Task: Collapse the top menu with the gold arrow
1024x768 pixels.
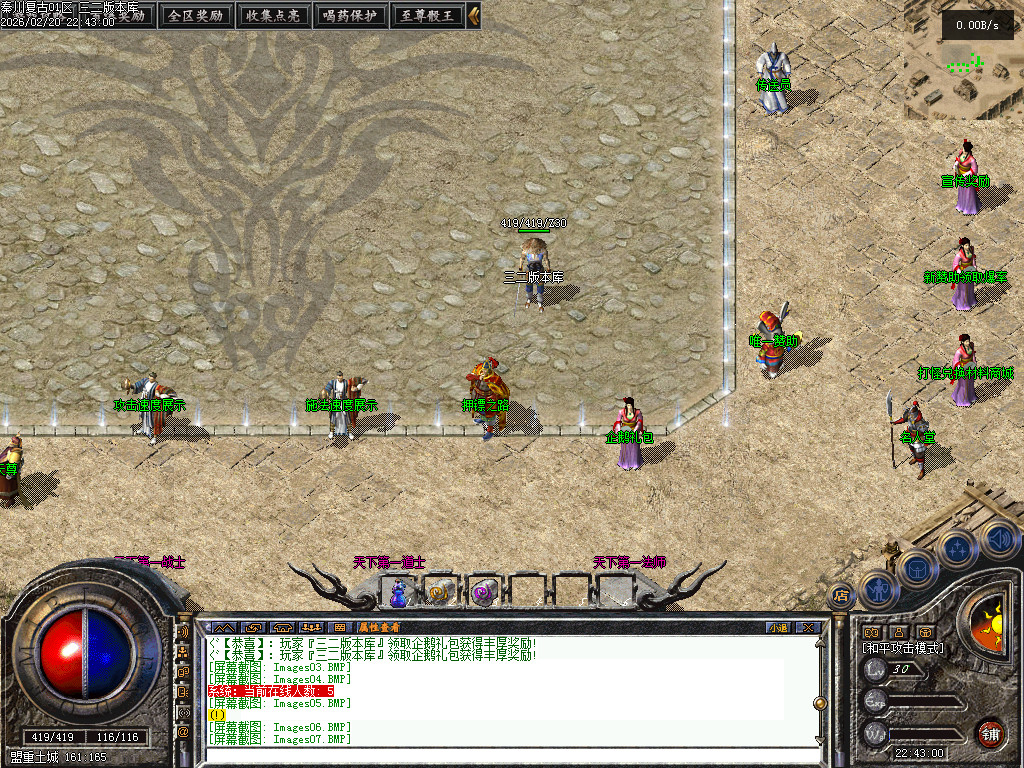Action: point(474,15)
